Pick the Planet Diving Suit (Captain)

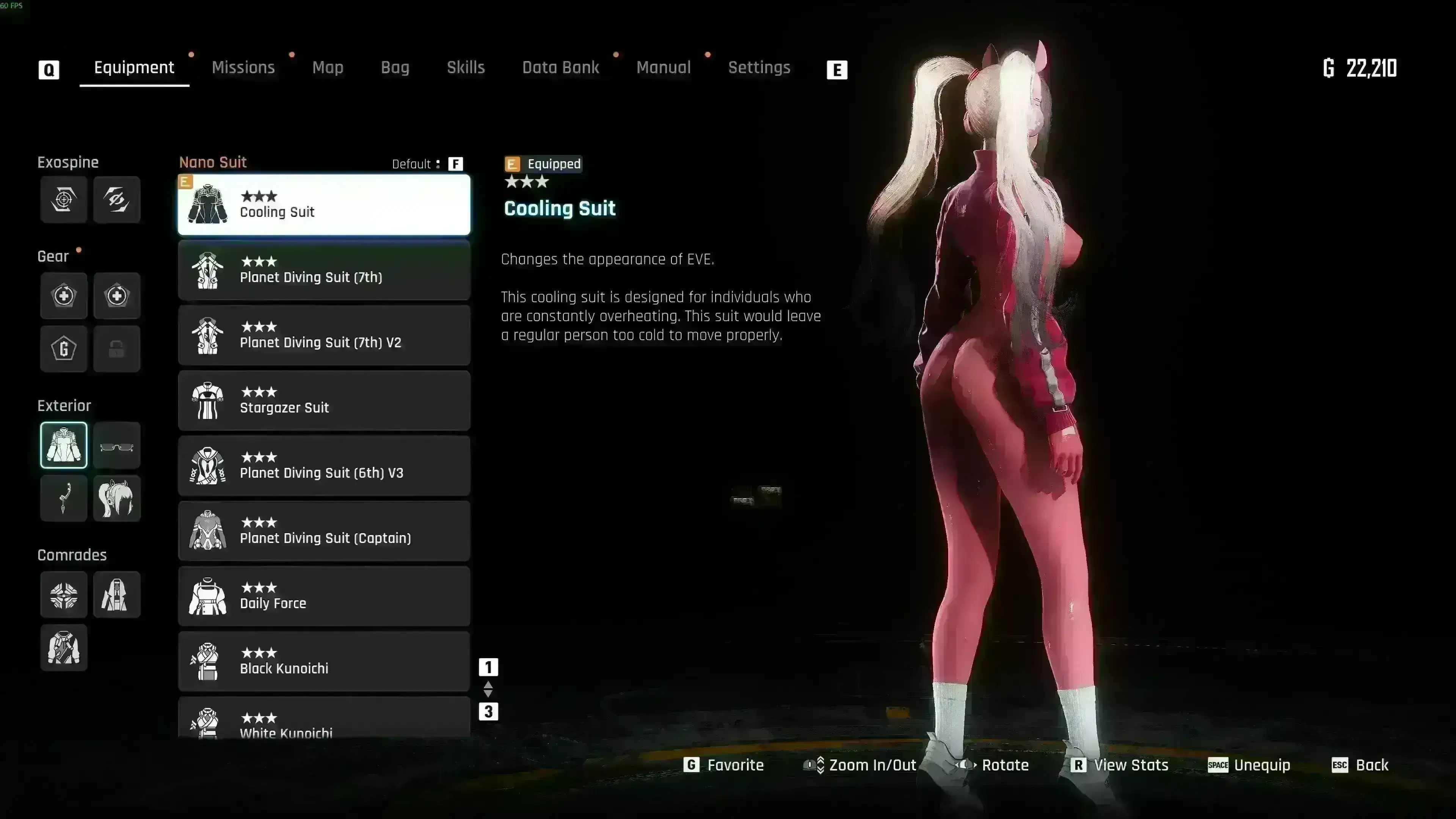[x=324, y=531]
